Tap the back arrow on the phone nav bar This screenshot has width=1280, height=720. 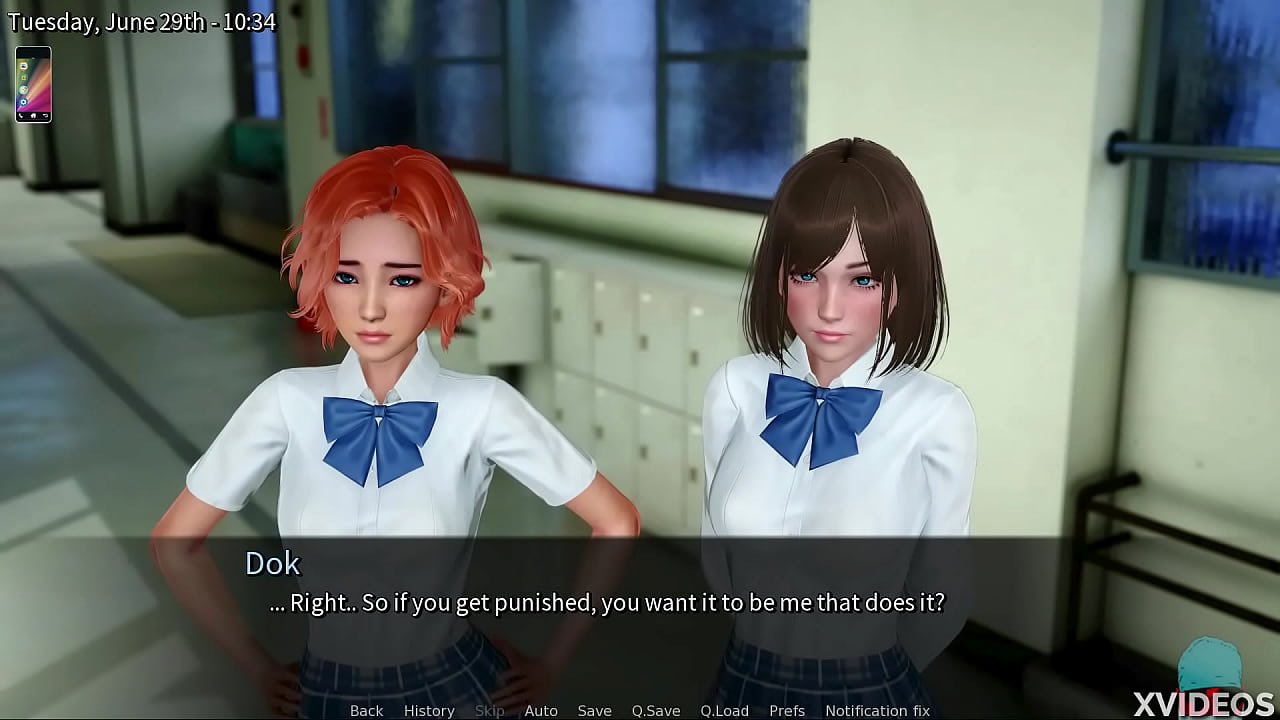(x=45, y=115)
